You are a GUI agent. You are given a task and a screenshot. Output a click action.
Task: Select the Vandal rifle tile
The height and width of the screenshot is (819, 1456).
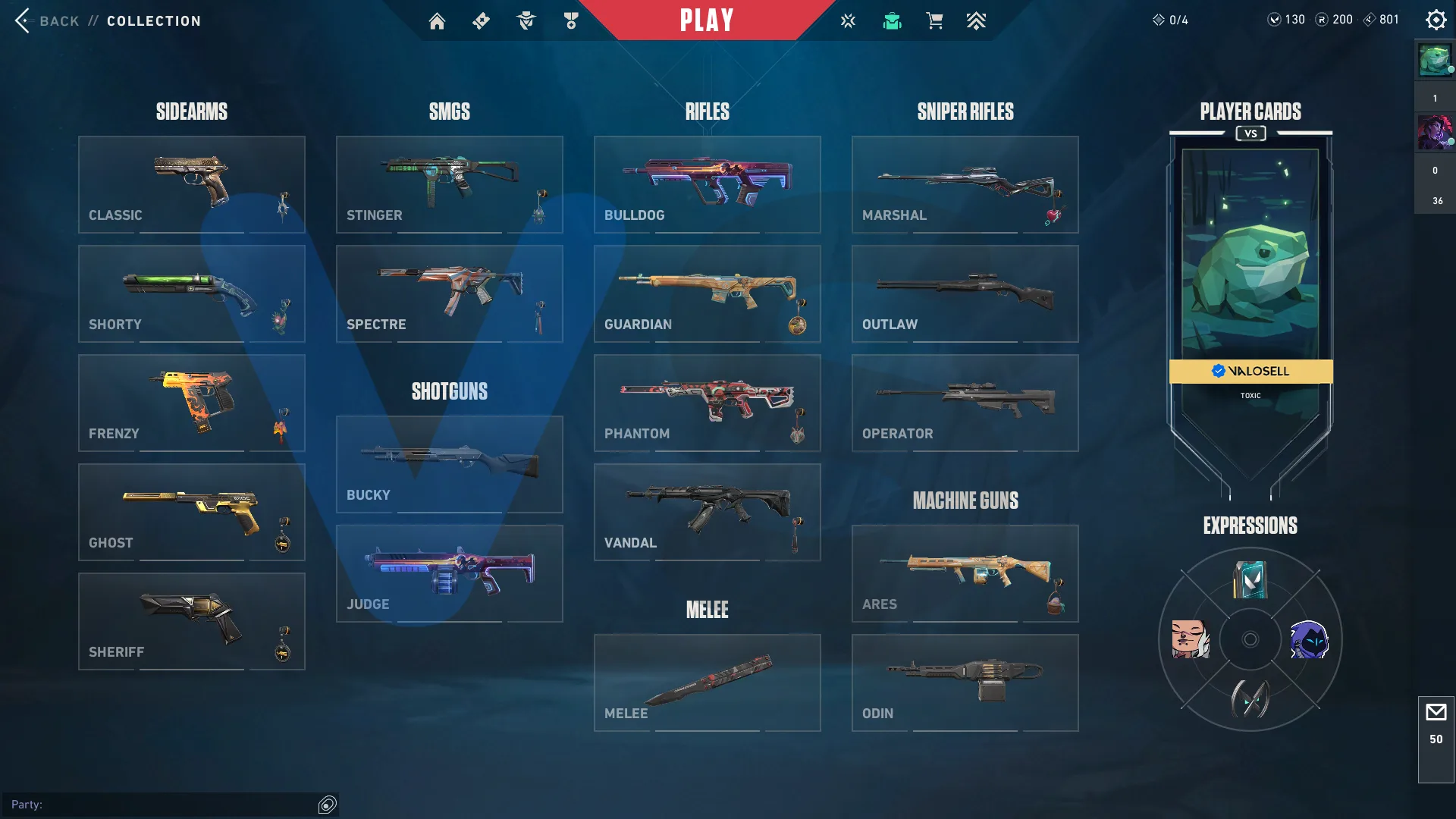[707, 512]
